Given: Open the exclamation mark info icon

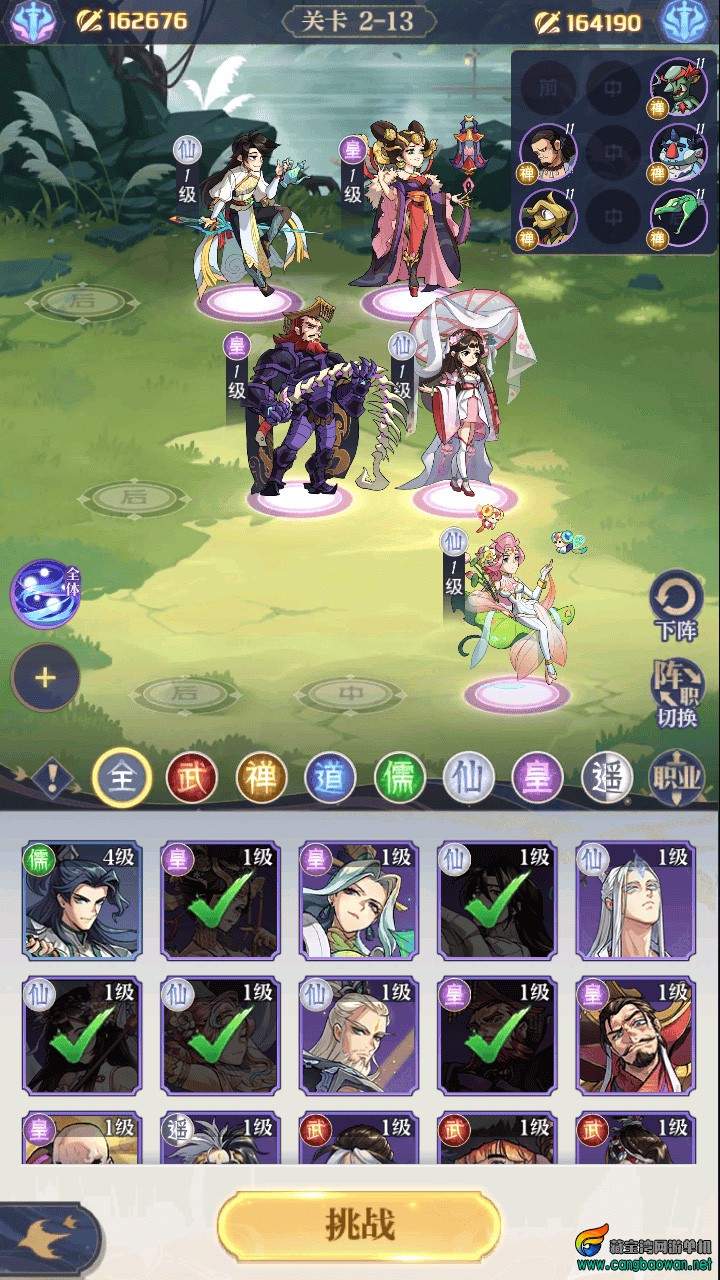Looking at the screenshot, I should coord(50,777).
